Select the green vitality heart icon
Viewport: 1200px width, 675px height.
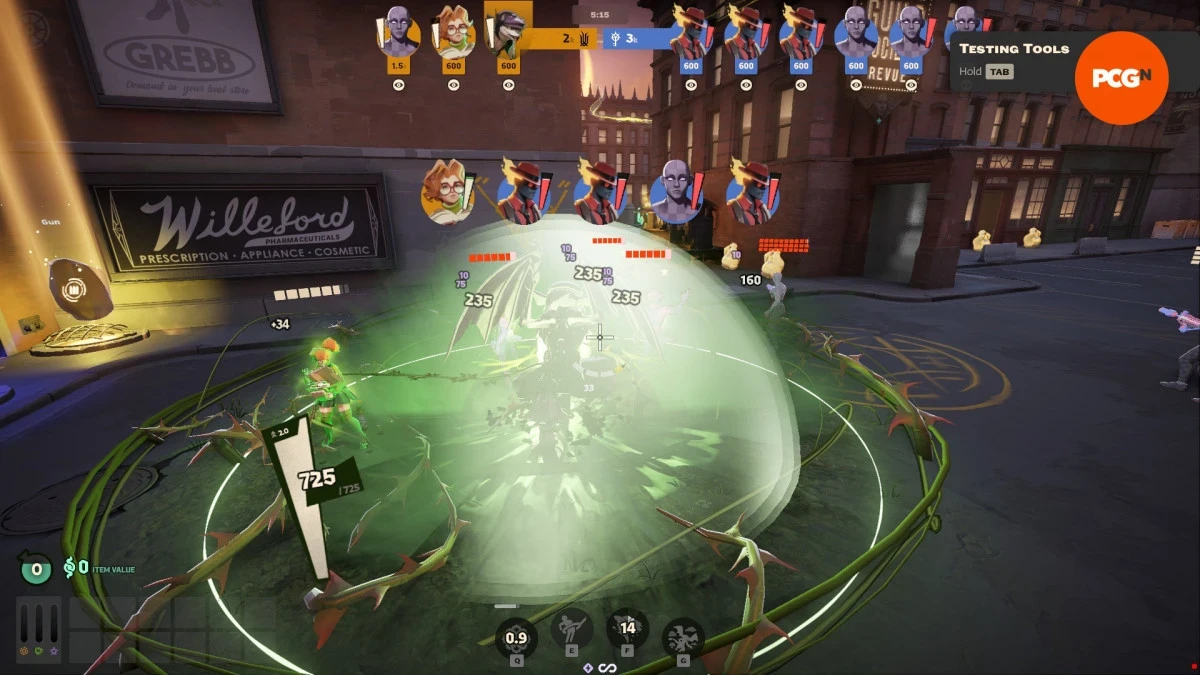pos(38,652)
